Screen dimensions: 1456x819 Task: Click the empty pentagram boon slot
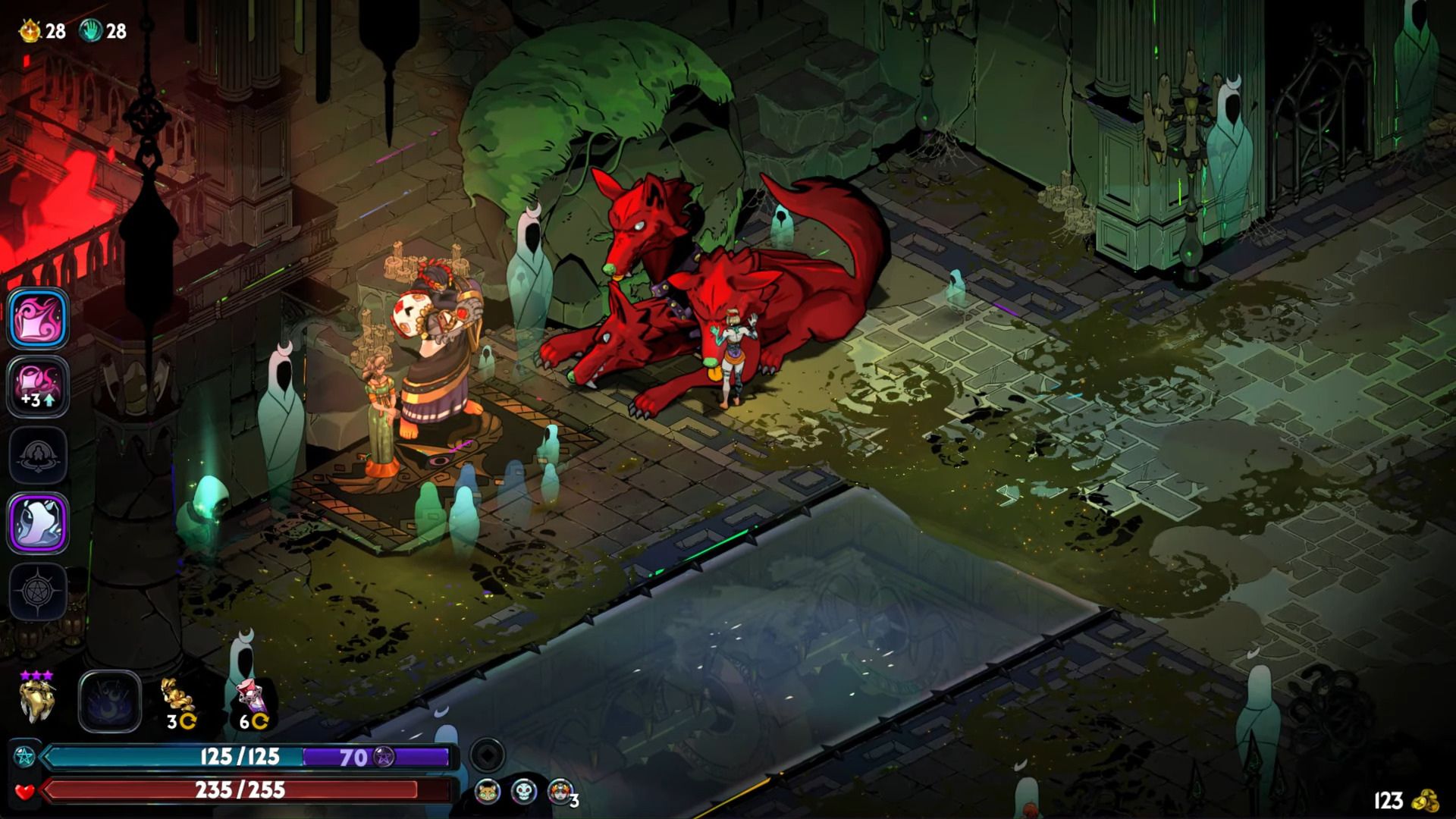tap(39, 591)
